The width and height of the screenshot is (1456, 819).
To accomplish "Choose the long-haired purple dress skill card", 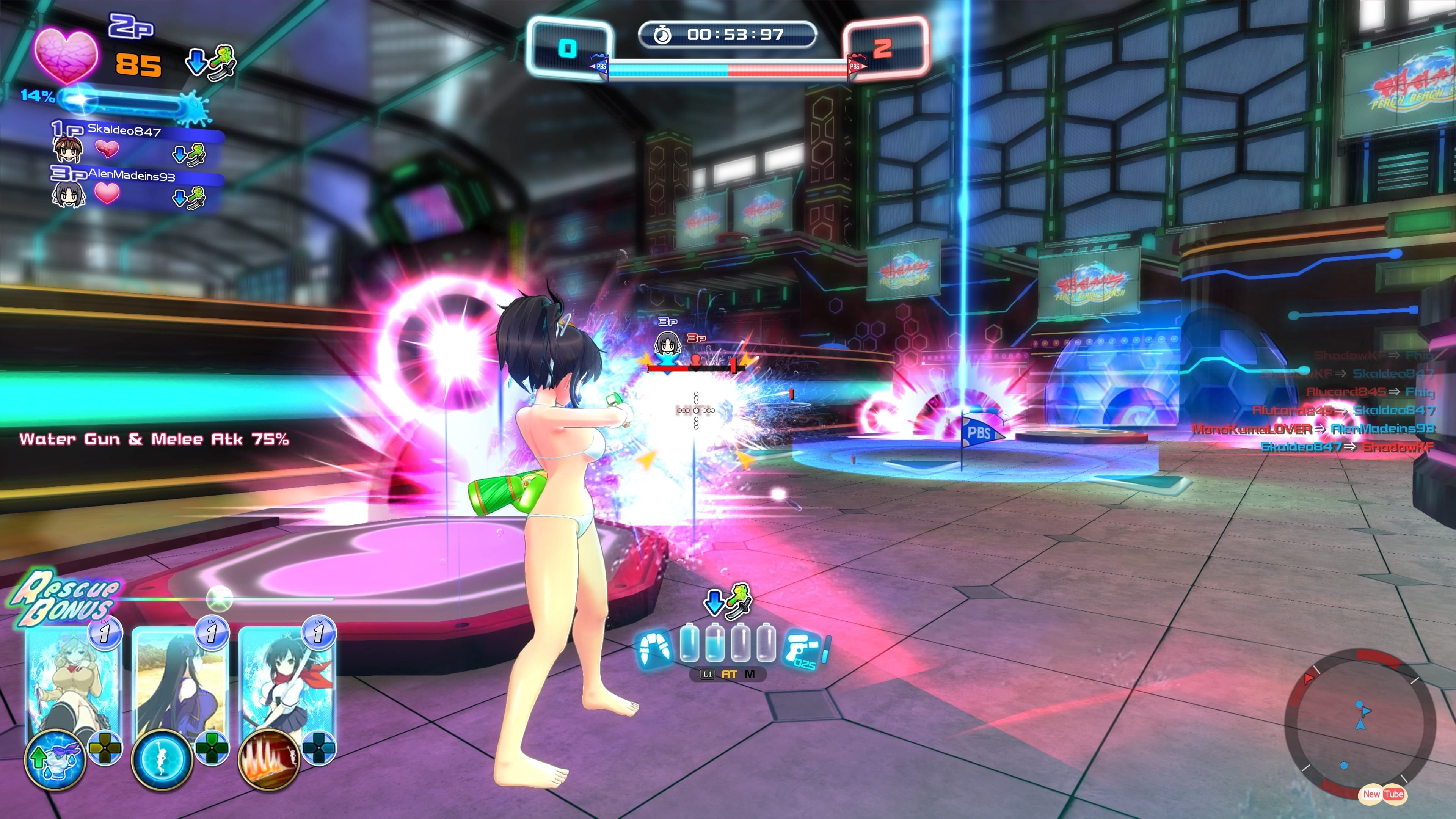I will [180, 678].
